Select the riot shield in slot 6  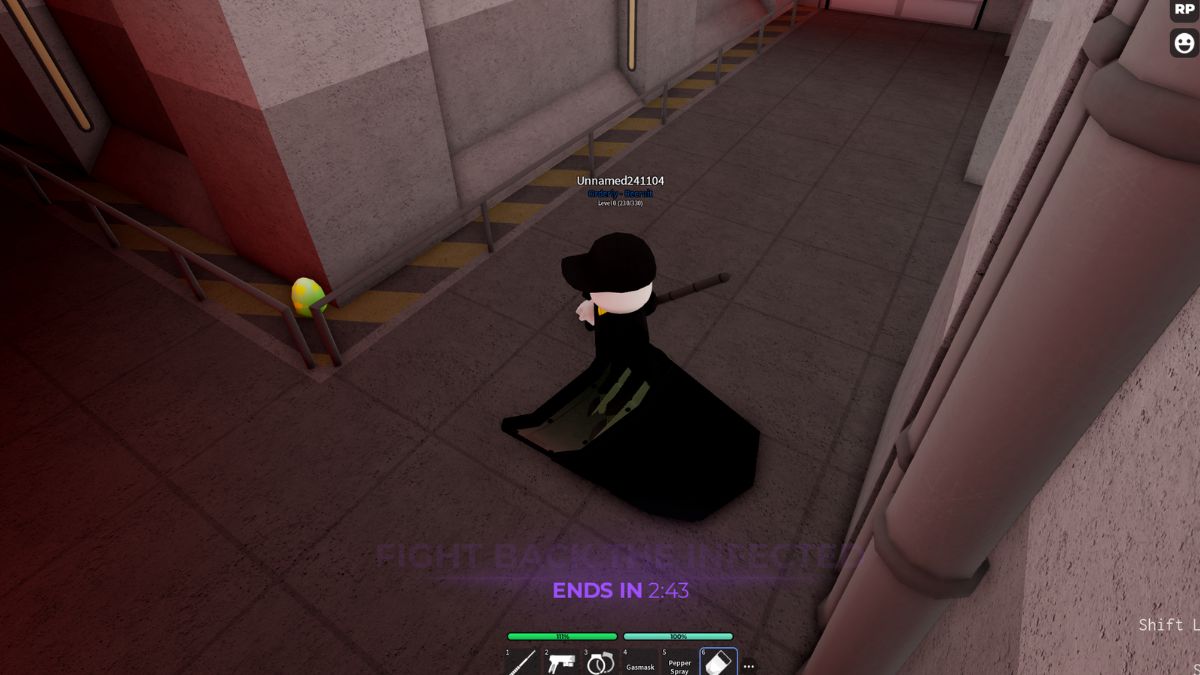(x=718, y=662)
